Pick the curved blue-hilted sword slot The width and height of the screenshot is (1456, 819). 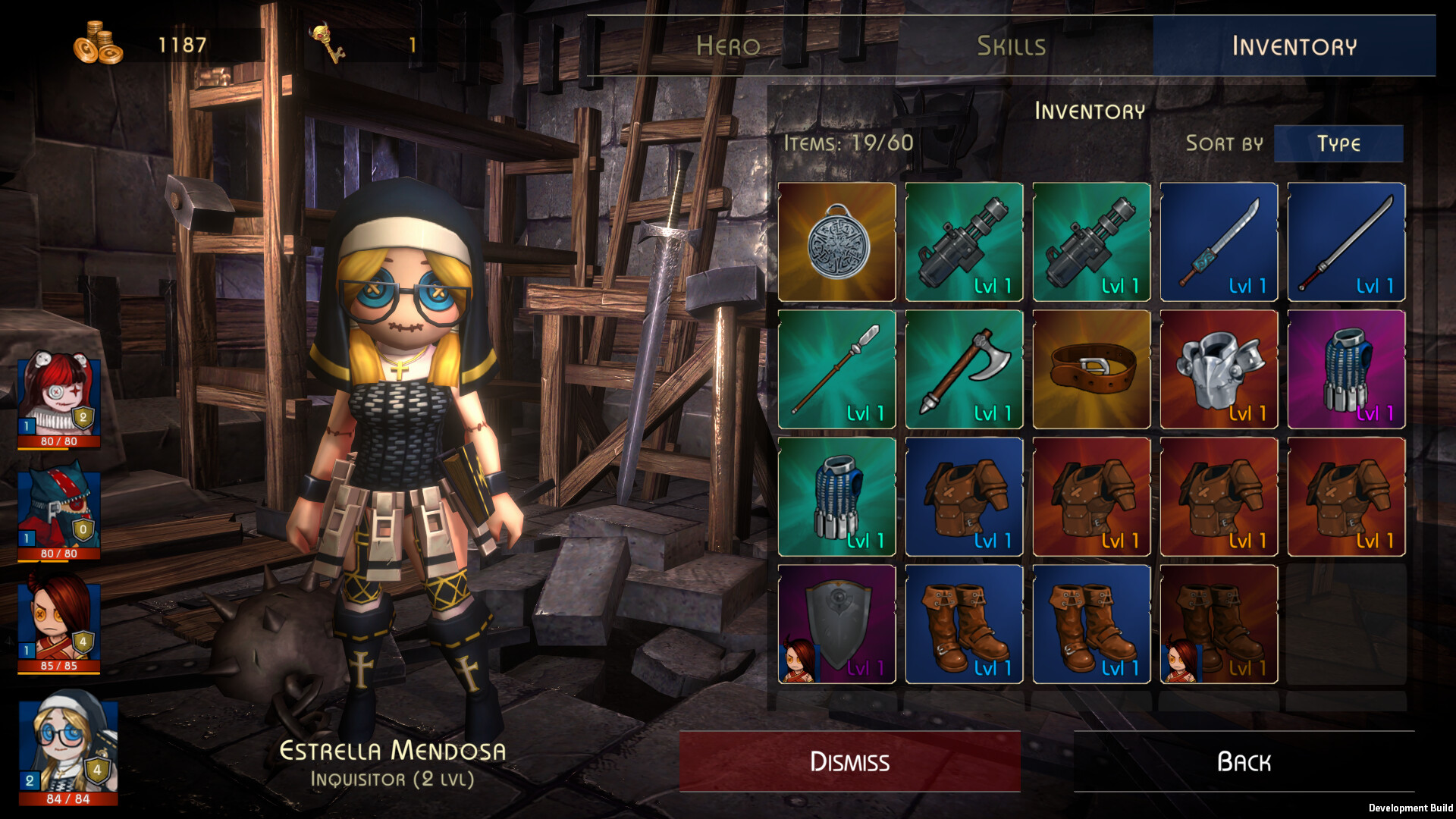(1219, 242)
